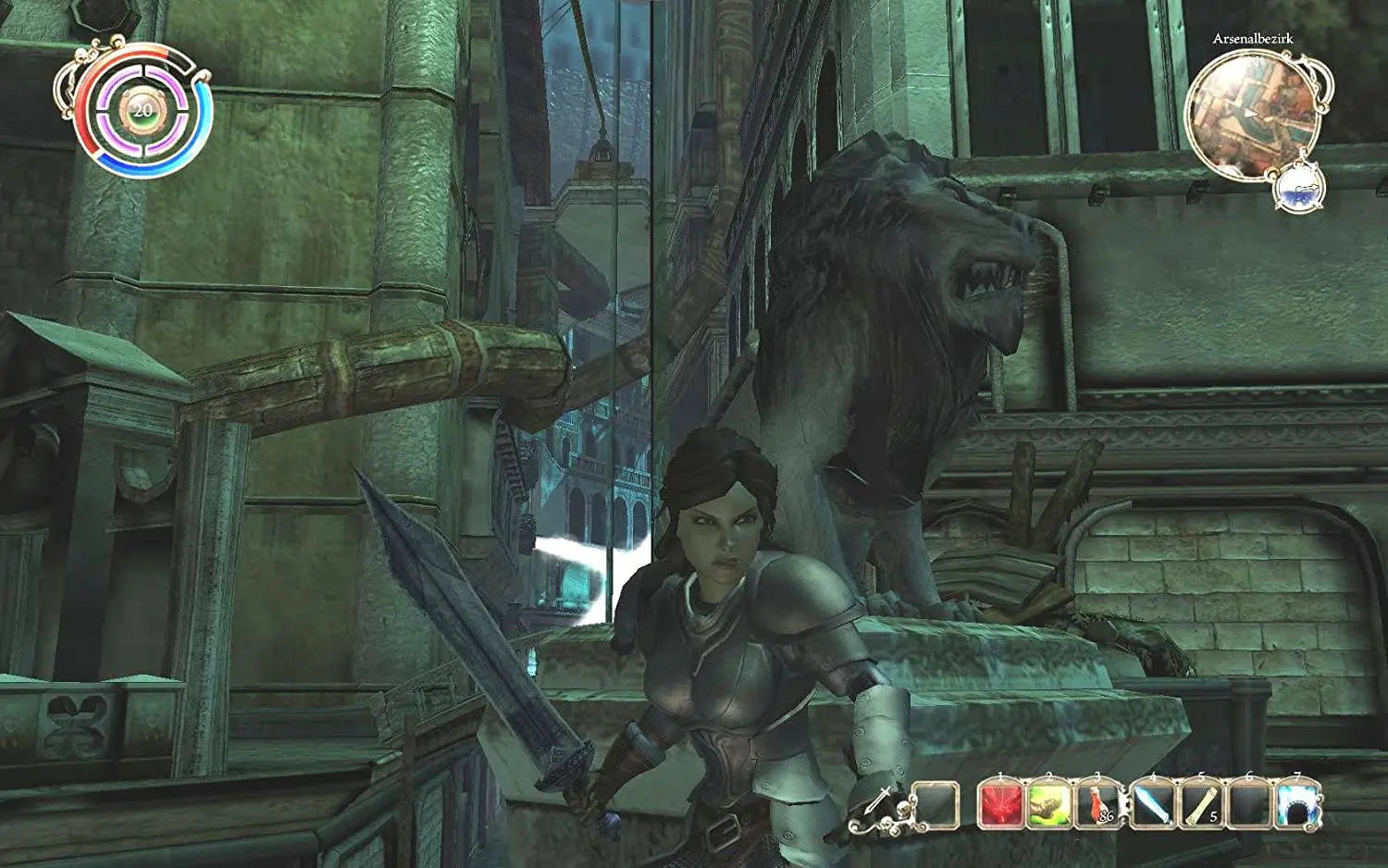Equip the blue sword from quickslot 4

tap(1151, 805)
